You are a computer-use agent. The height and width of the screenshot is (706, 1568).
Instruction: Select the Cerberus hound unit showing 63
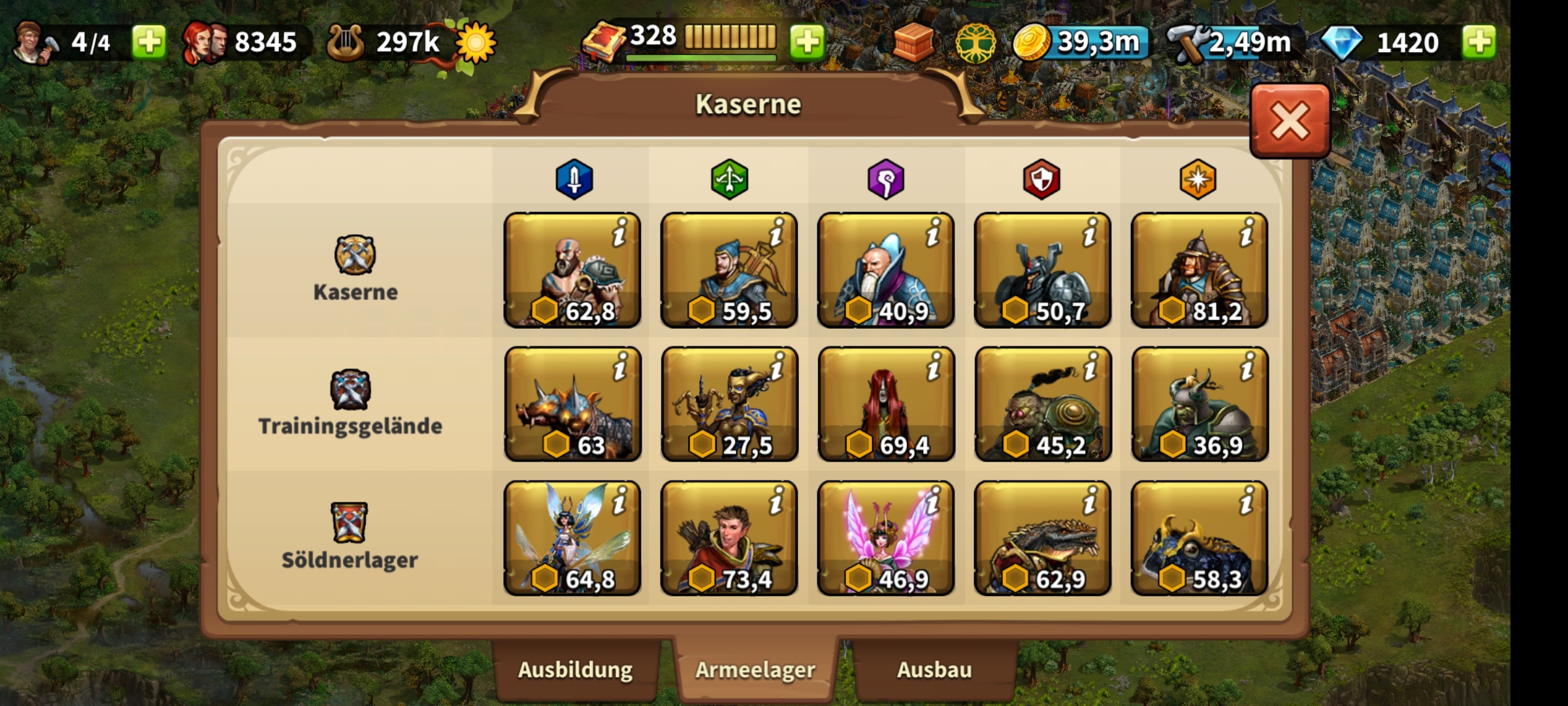(572, 404)
